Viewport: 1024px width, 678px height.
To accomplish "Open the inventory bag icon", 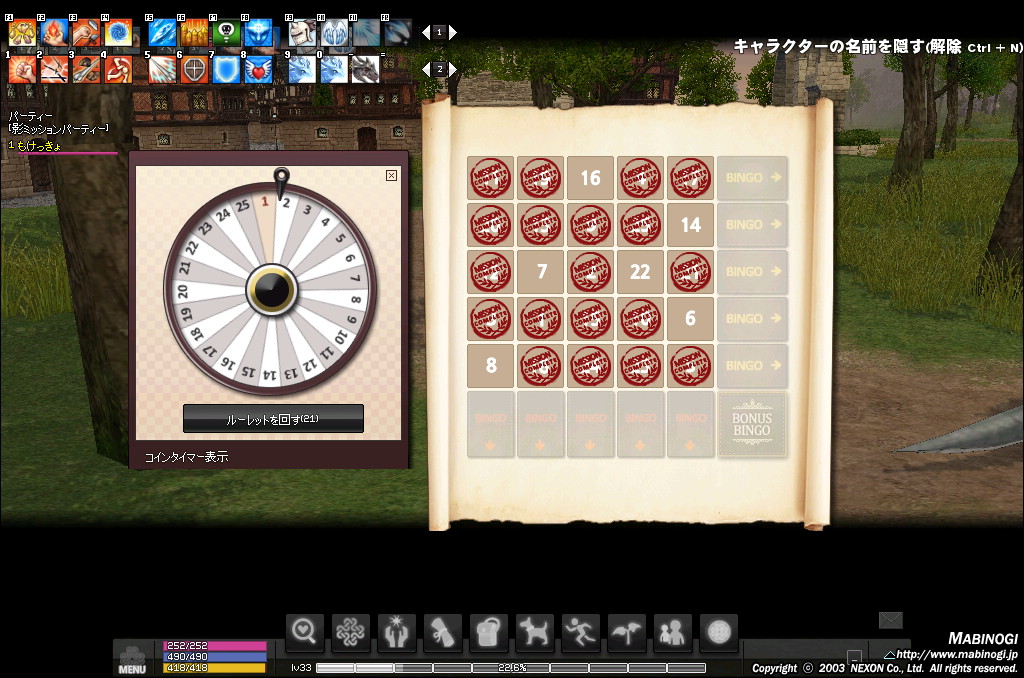I will coord(489,632).
